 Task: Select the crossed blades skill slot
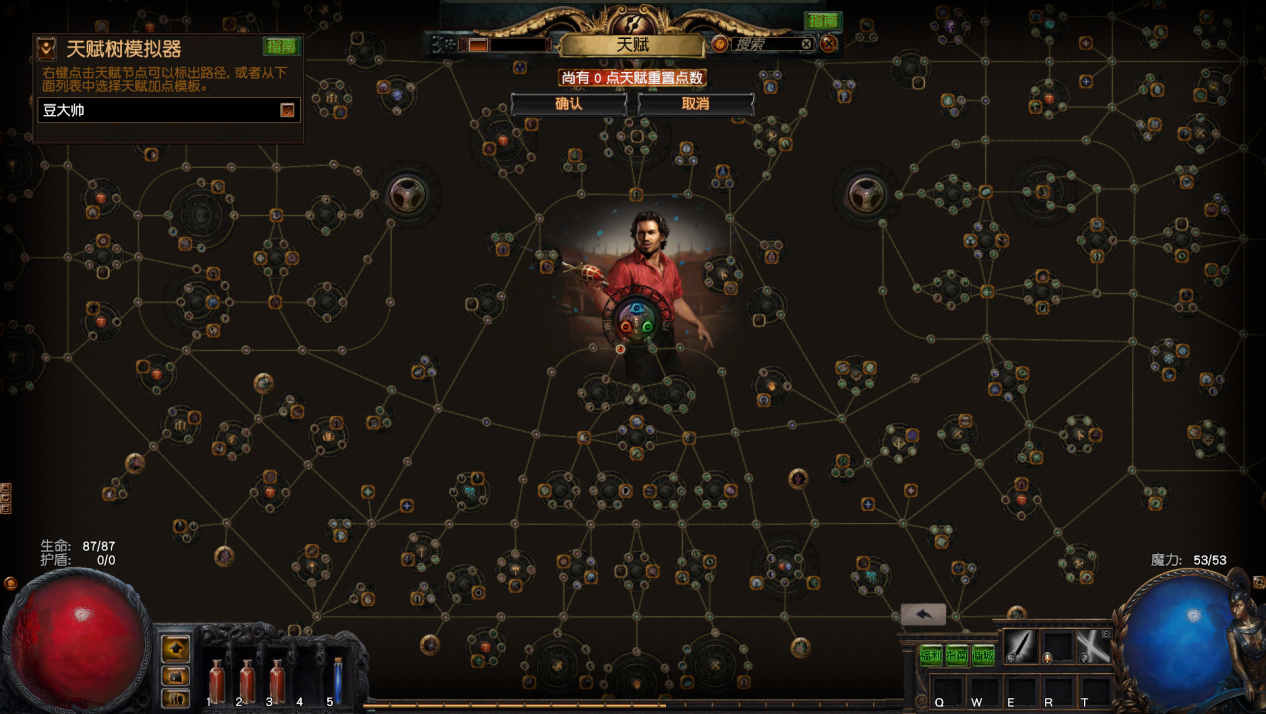point(1092,646)
